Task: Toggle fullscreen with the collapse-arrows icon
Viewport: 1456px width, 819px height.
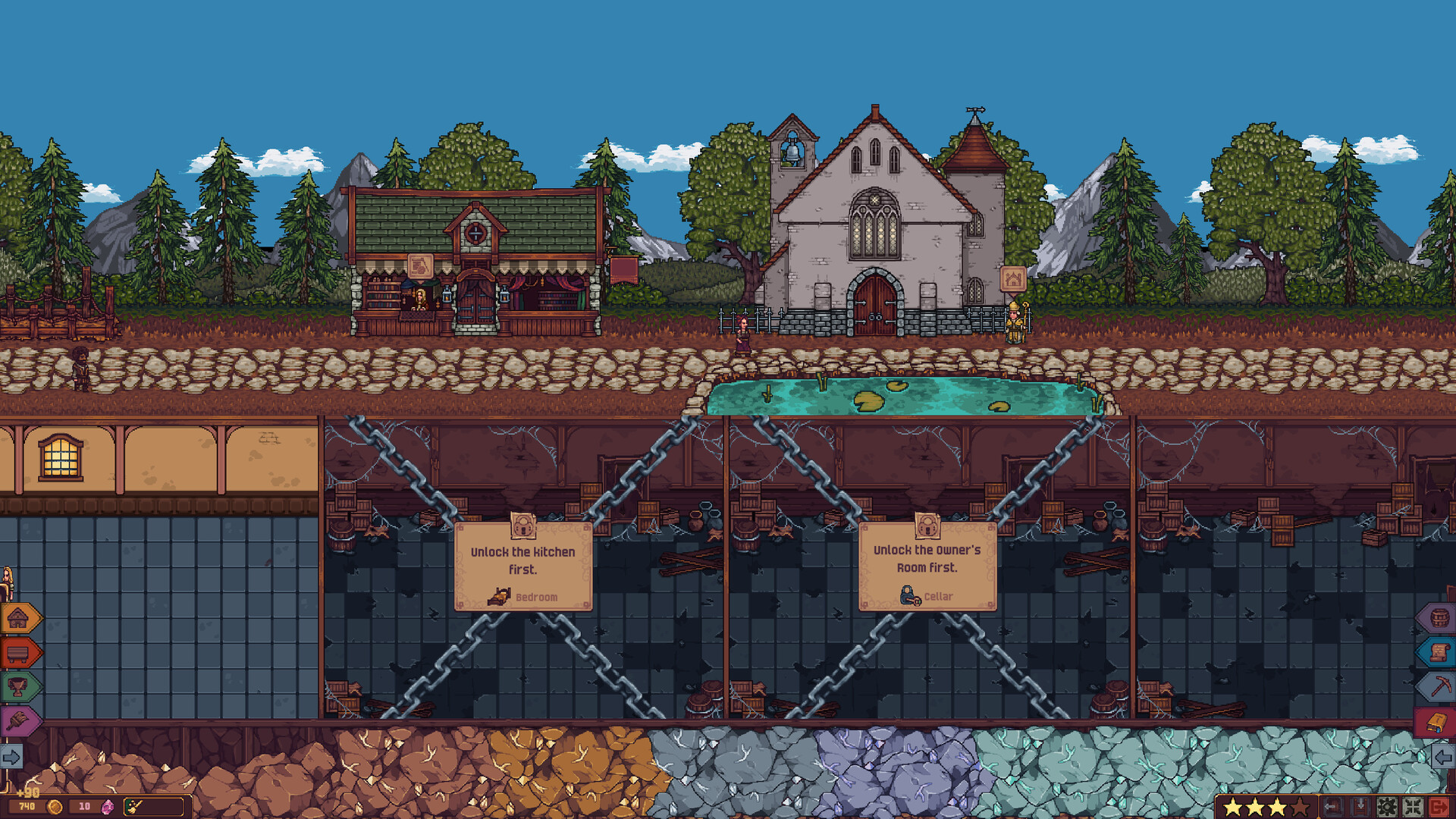Action: (x=1413, y=807)
